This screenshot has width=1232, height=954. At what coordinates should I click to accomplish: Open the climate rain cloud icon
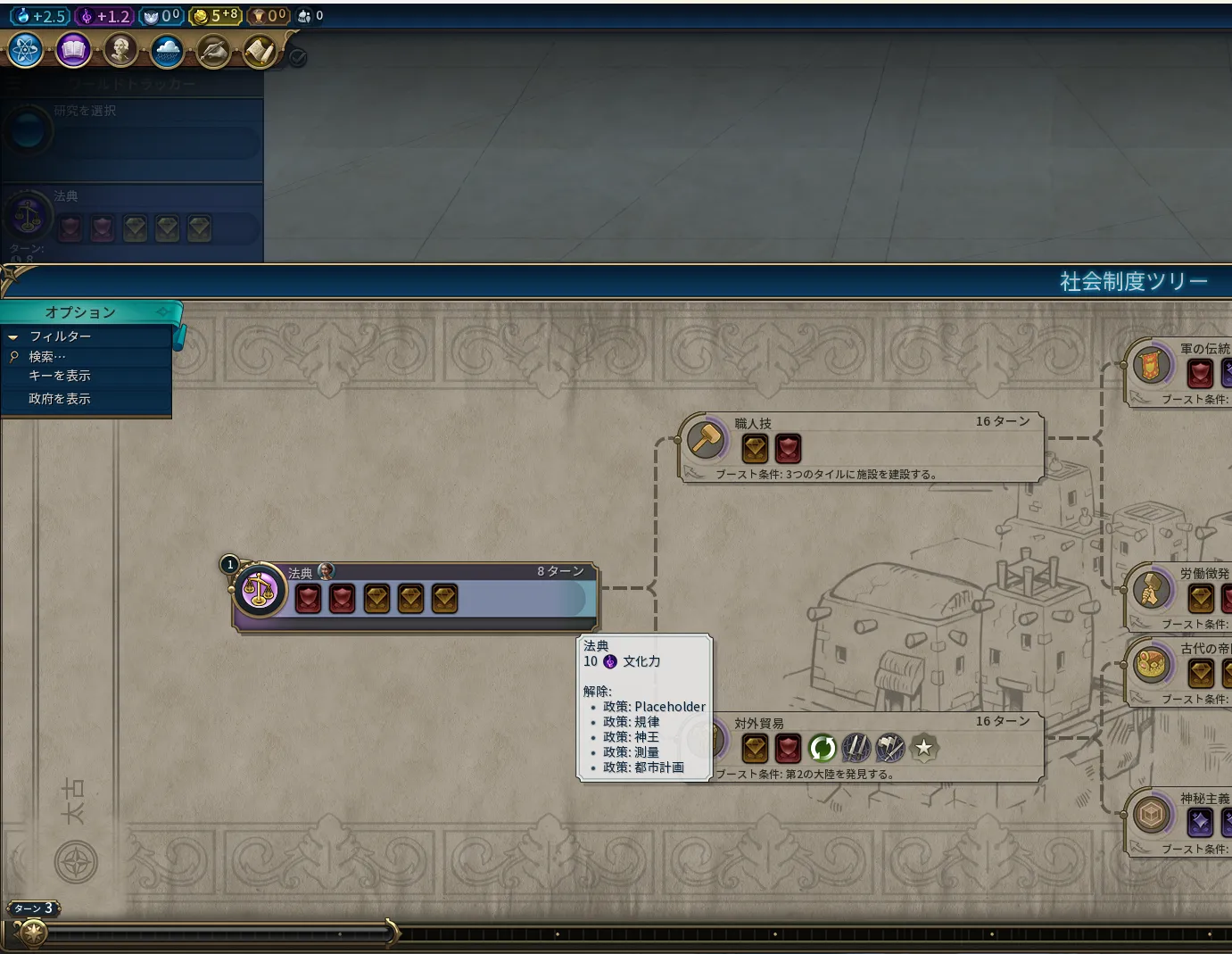(x=167, y=52)
